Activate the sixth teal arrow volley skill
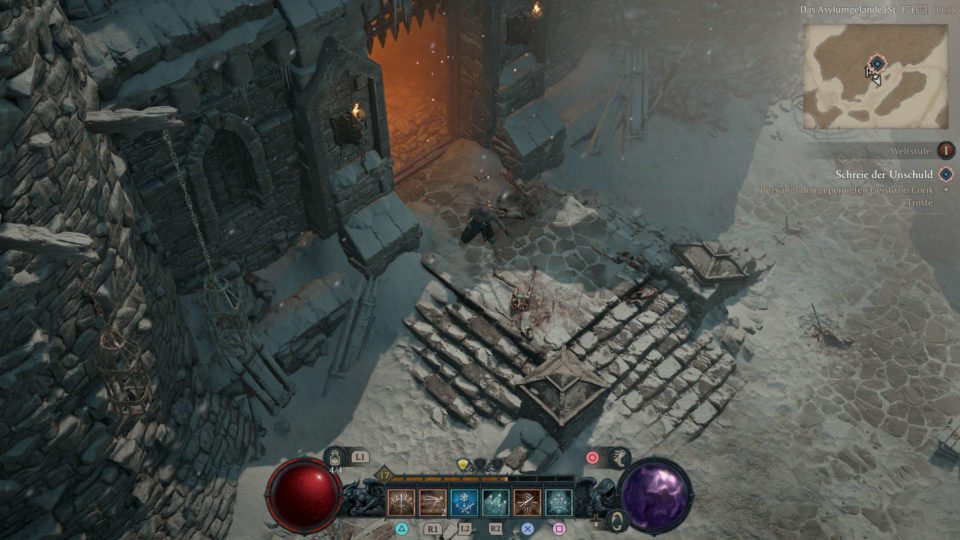 [x=558, y=502]
